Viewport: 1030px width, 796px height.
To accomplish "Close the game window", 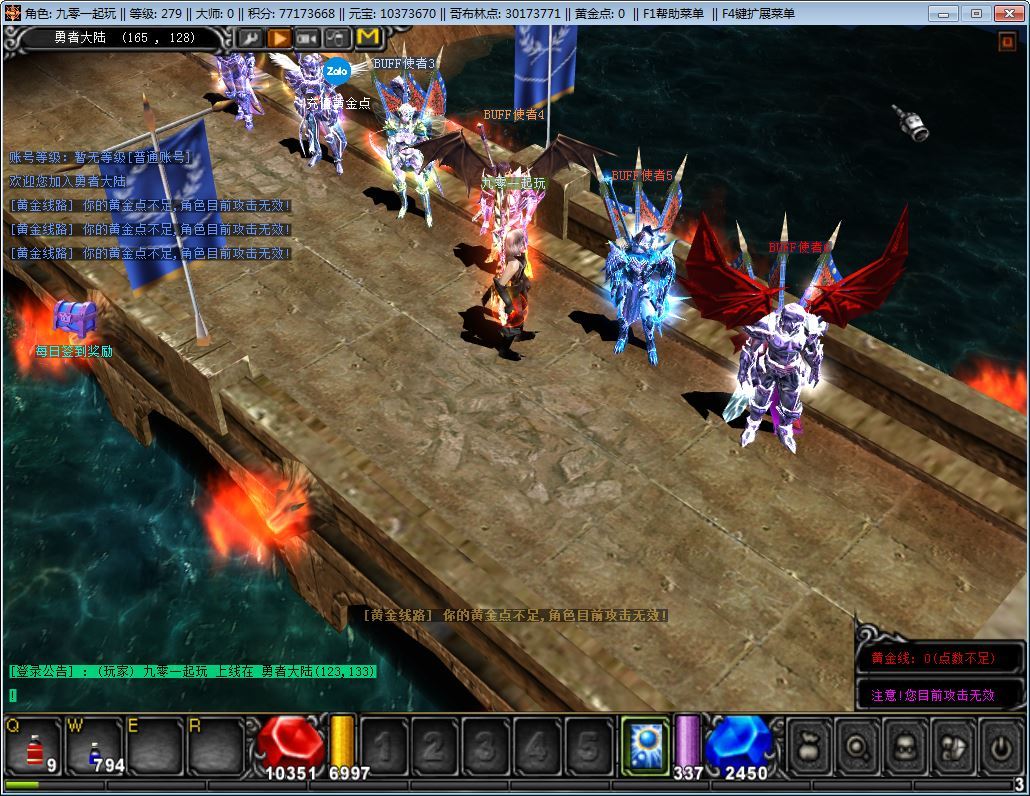I will pyautogui.click(x=1007, y=13).
